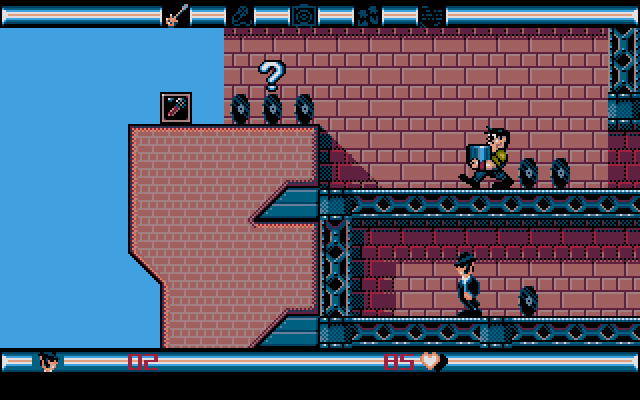Select the collected guitar icon
The image size is (640, 400).
tap(176, 14)
